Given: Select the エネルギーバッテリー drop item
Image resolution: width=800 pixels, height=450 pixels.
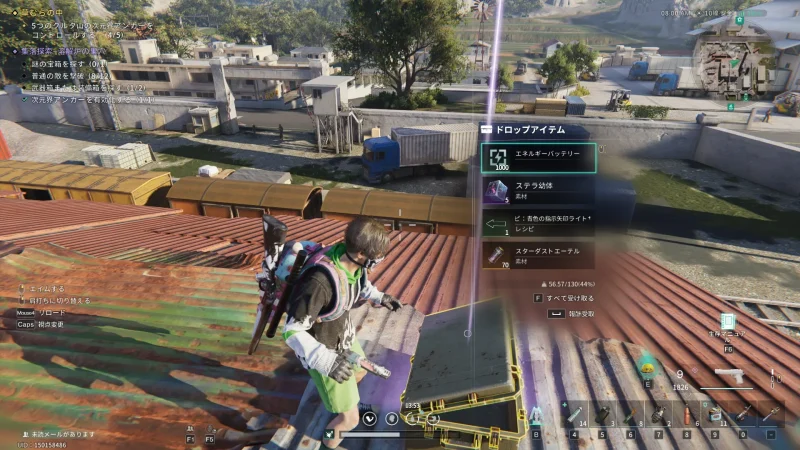Looking at the screenshot, I should [x=538, y=157].
